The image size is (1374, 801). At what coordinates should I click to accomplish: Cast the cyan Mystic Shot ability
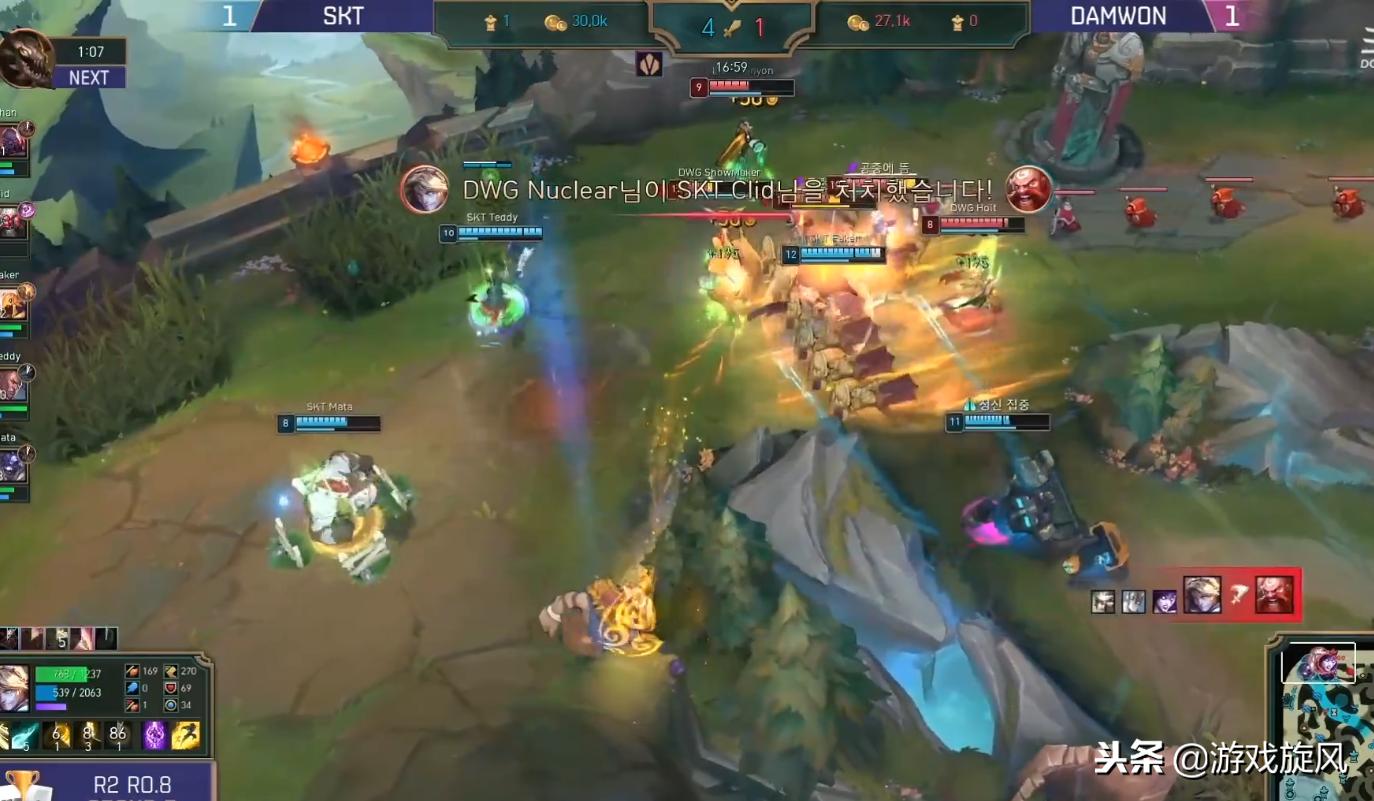point(25,736)
